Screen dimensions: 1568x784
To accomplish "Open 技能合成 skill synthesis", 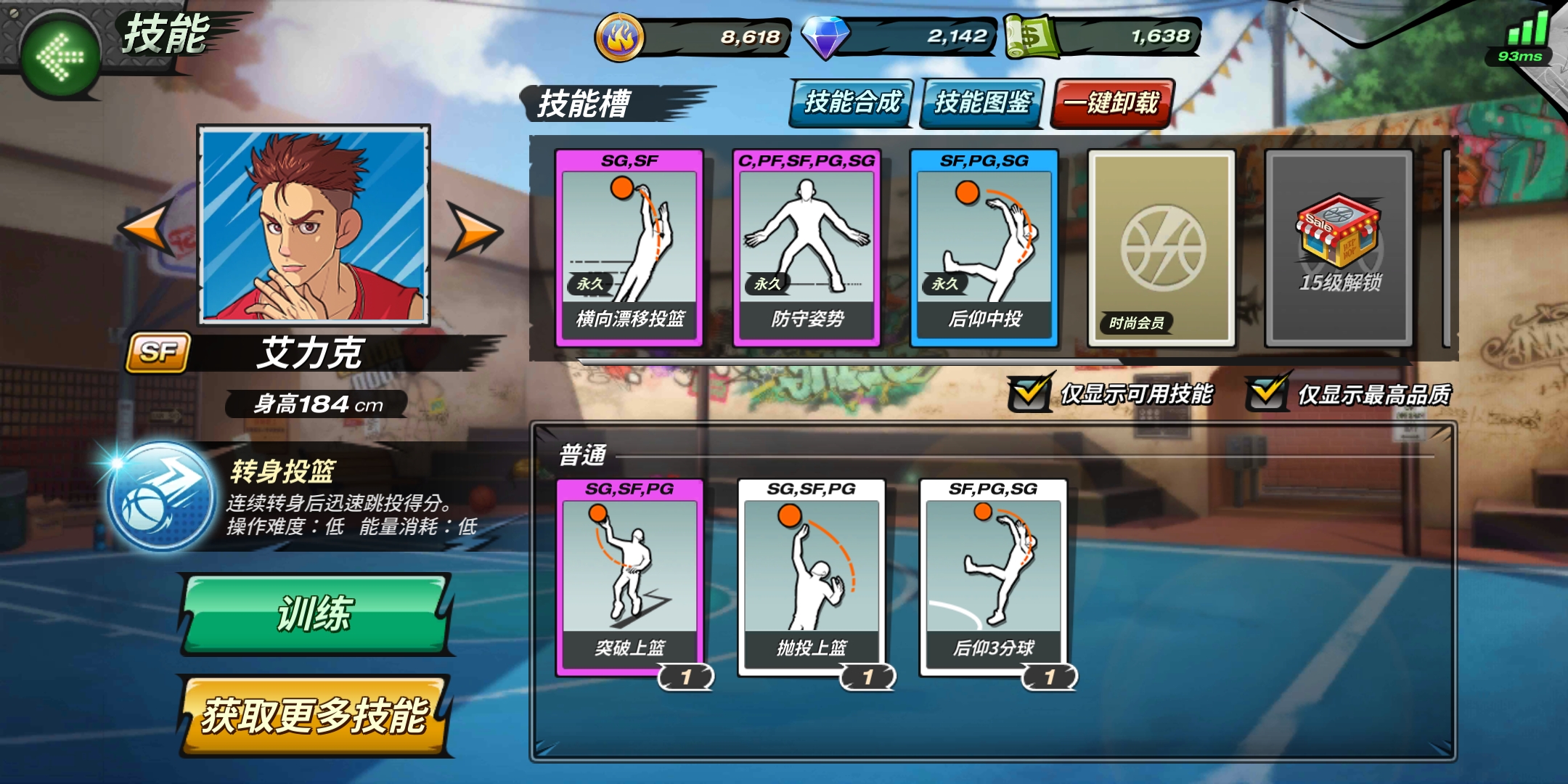I will pos(852,103).
